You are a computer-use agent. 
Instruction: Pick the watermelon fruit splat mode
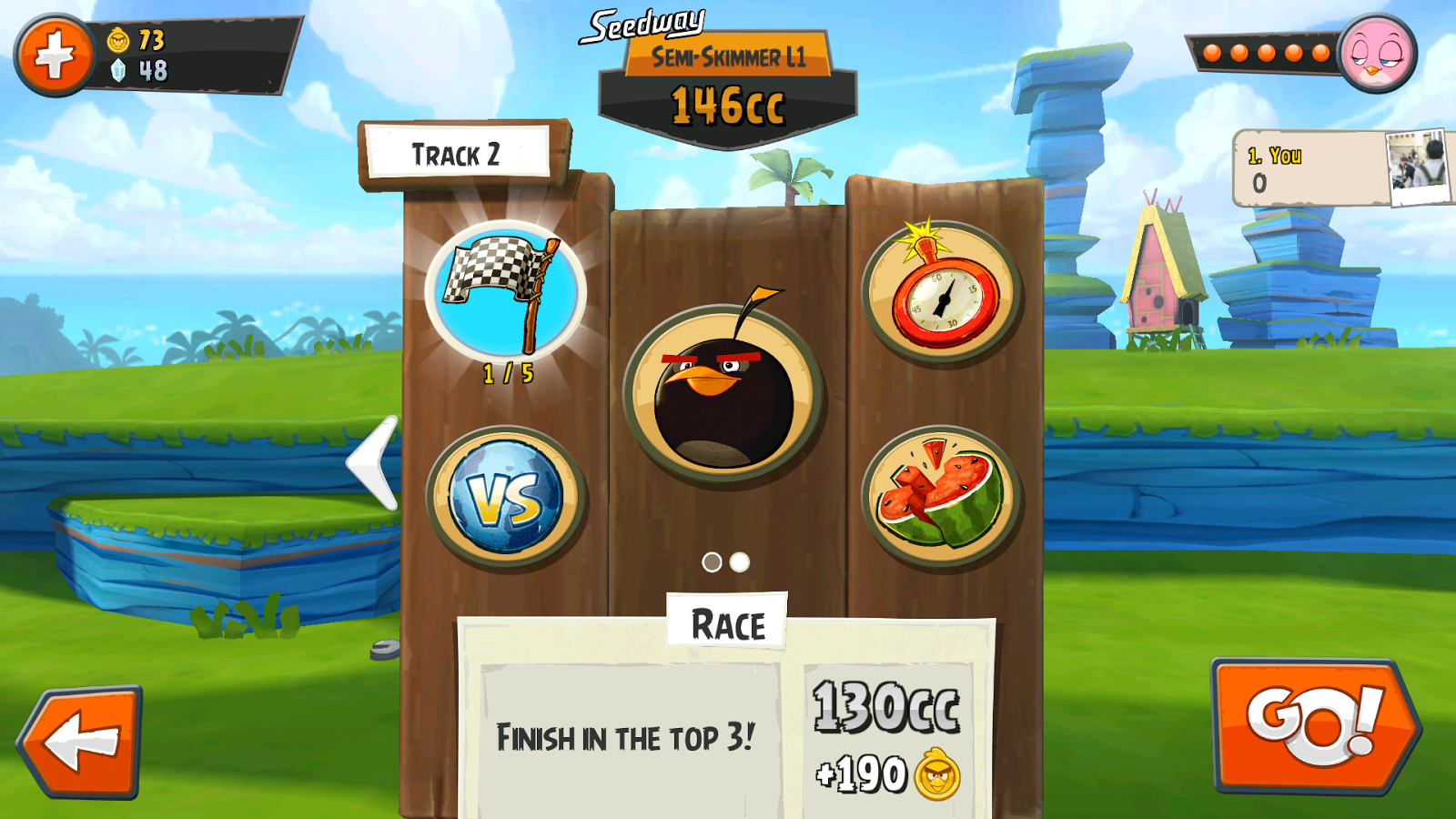point(942,497)
